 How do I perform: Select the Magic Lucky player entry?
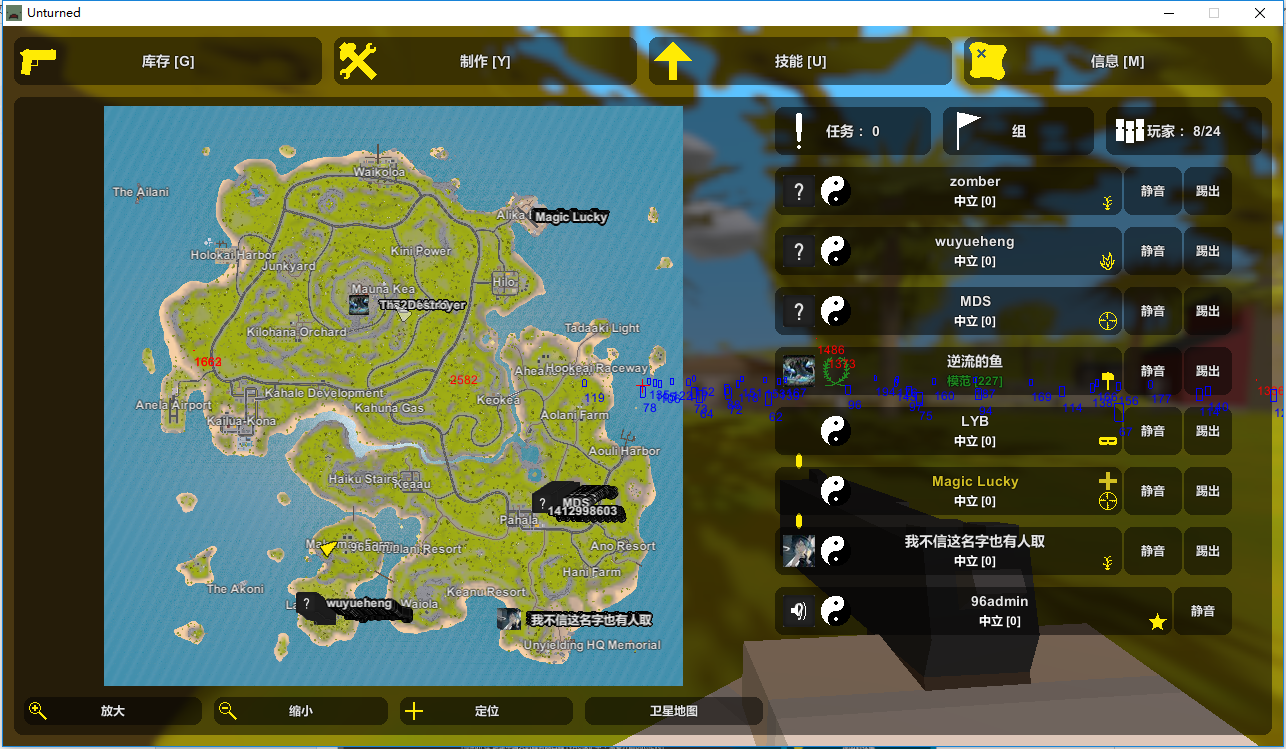(974, 490)
